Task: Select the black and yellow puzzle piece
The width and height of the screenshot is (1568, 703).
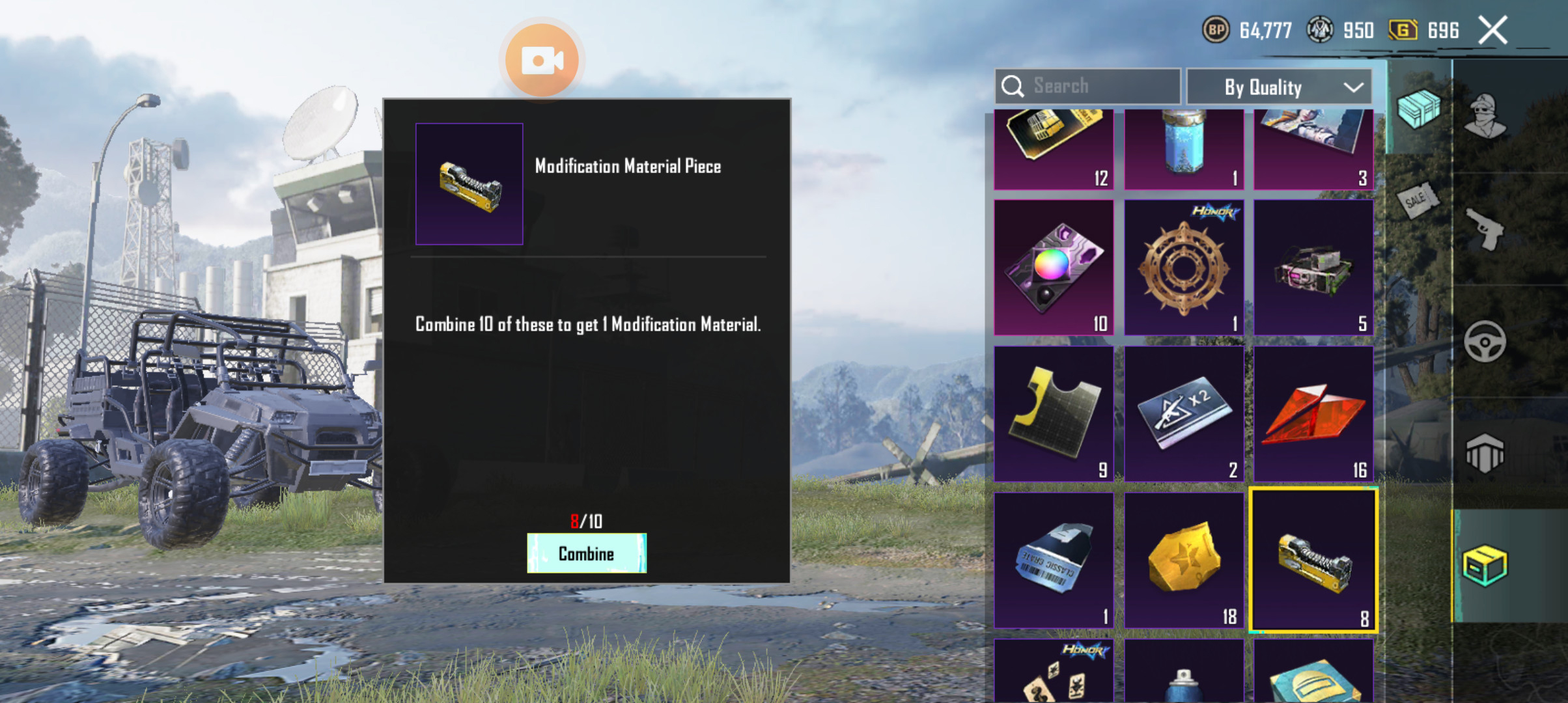Action: tap(1054, 414)
